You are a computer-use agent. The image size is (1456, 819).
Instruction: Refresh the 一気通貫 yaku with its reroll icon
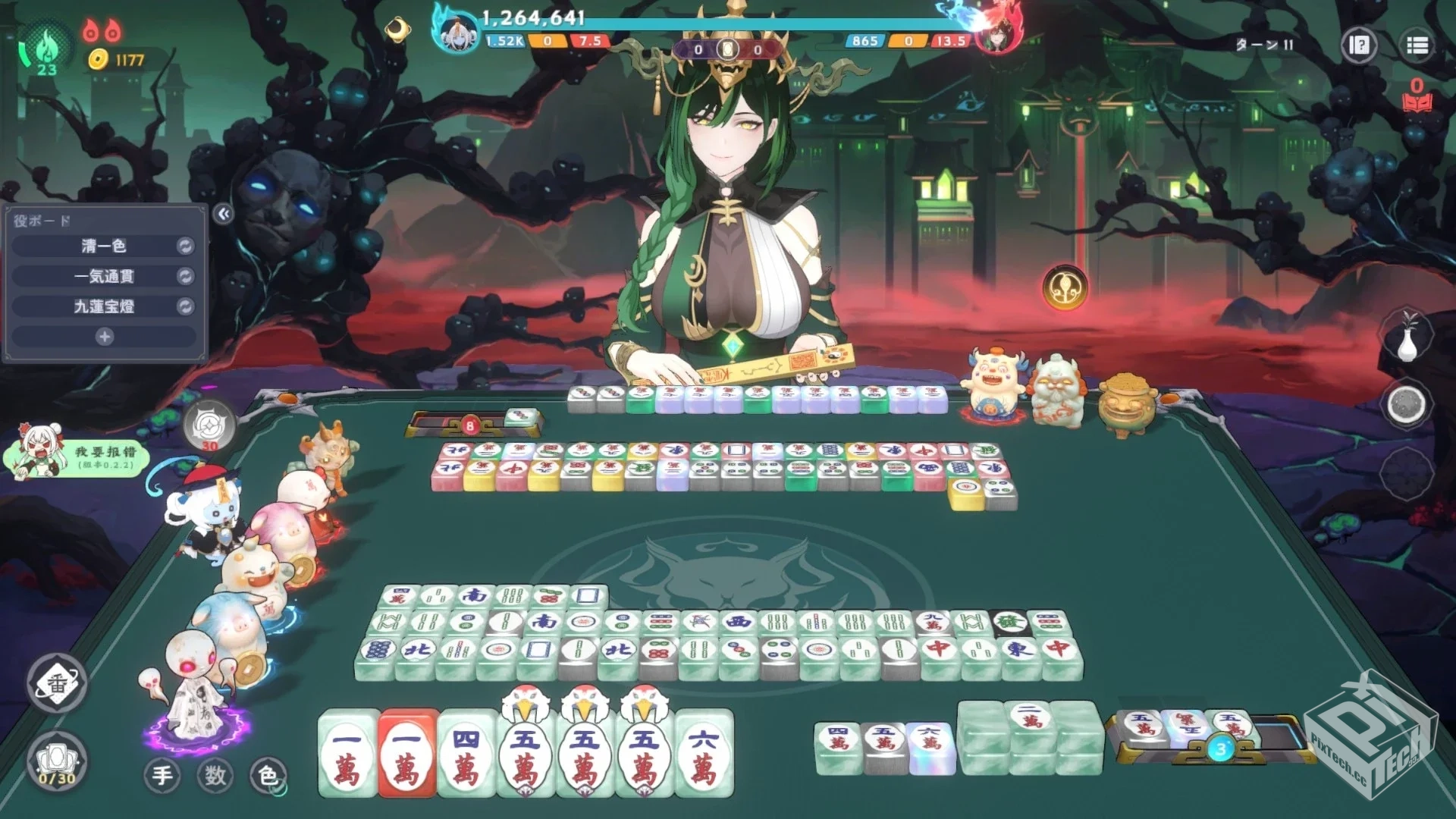pos(184,276)
